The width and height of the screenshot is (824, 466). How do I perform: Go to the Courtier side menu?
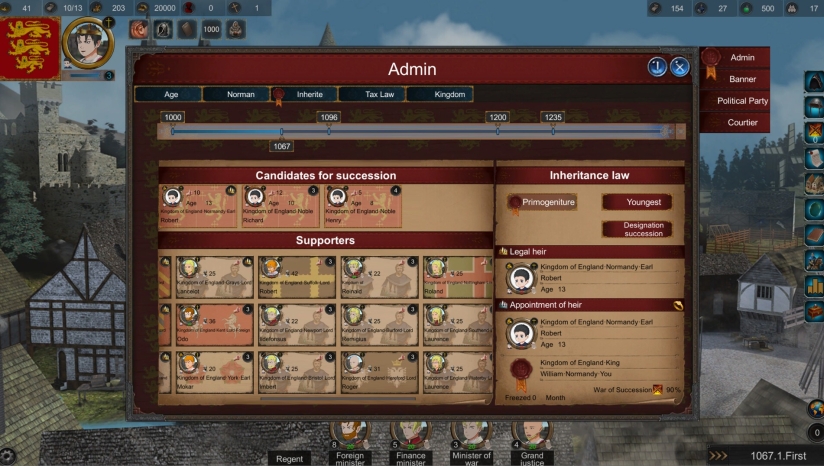[x=742, y=123]
